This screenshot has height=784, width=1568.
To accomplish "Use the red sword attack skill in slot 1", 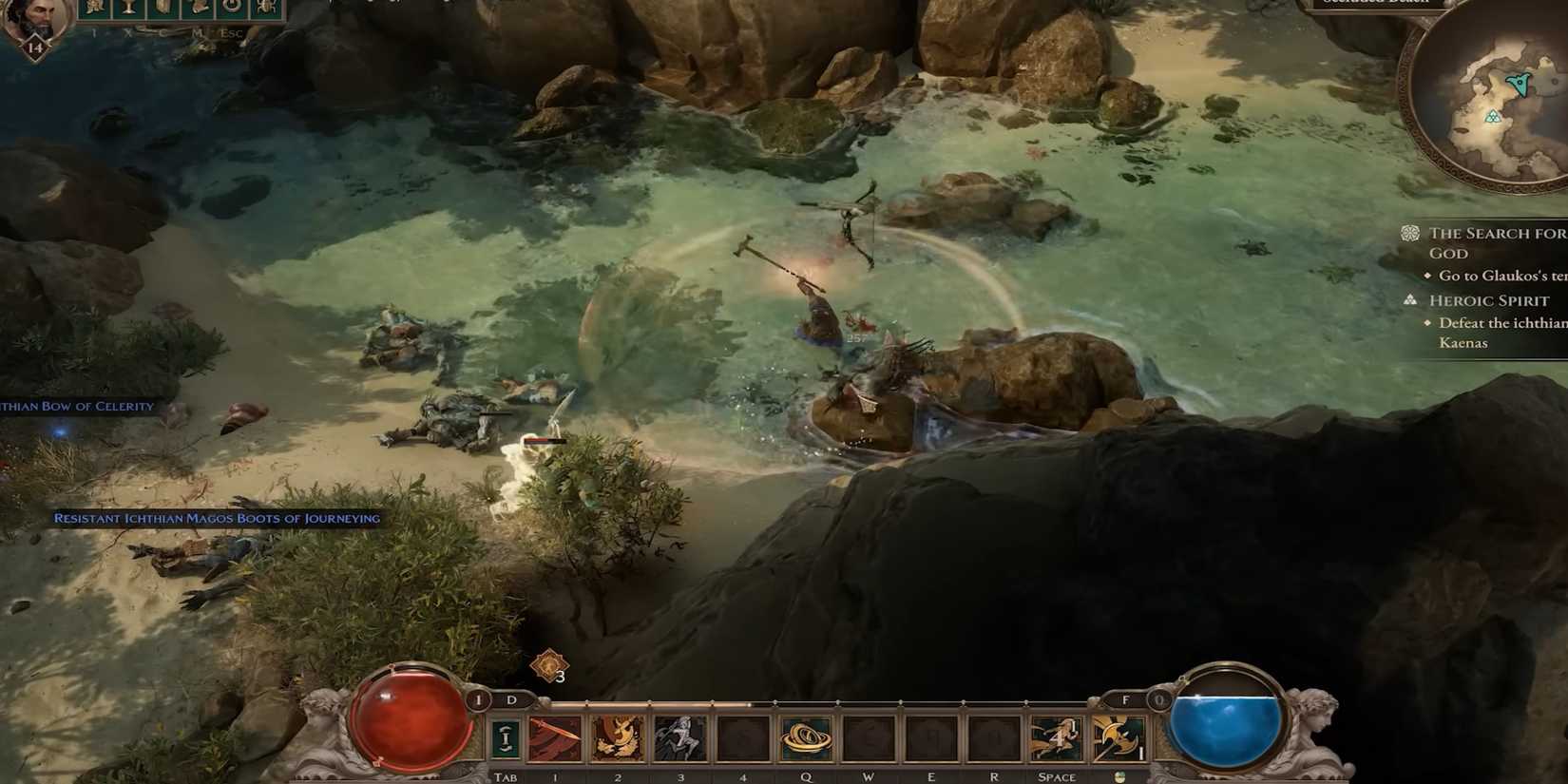I will point(554,737).
